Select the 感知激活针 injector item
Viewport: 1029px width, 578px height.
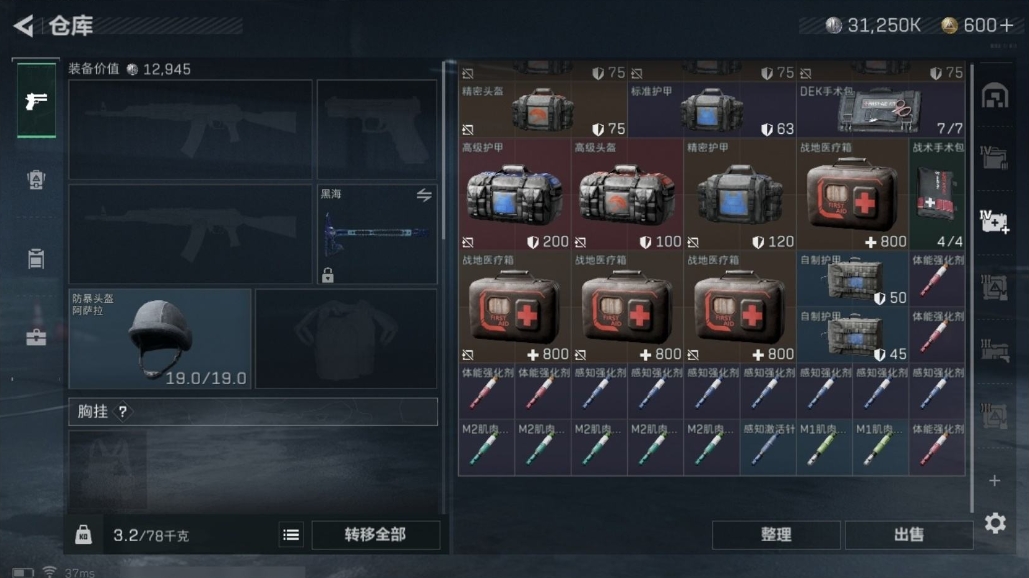768,447
